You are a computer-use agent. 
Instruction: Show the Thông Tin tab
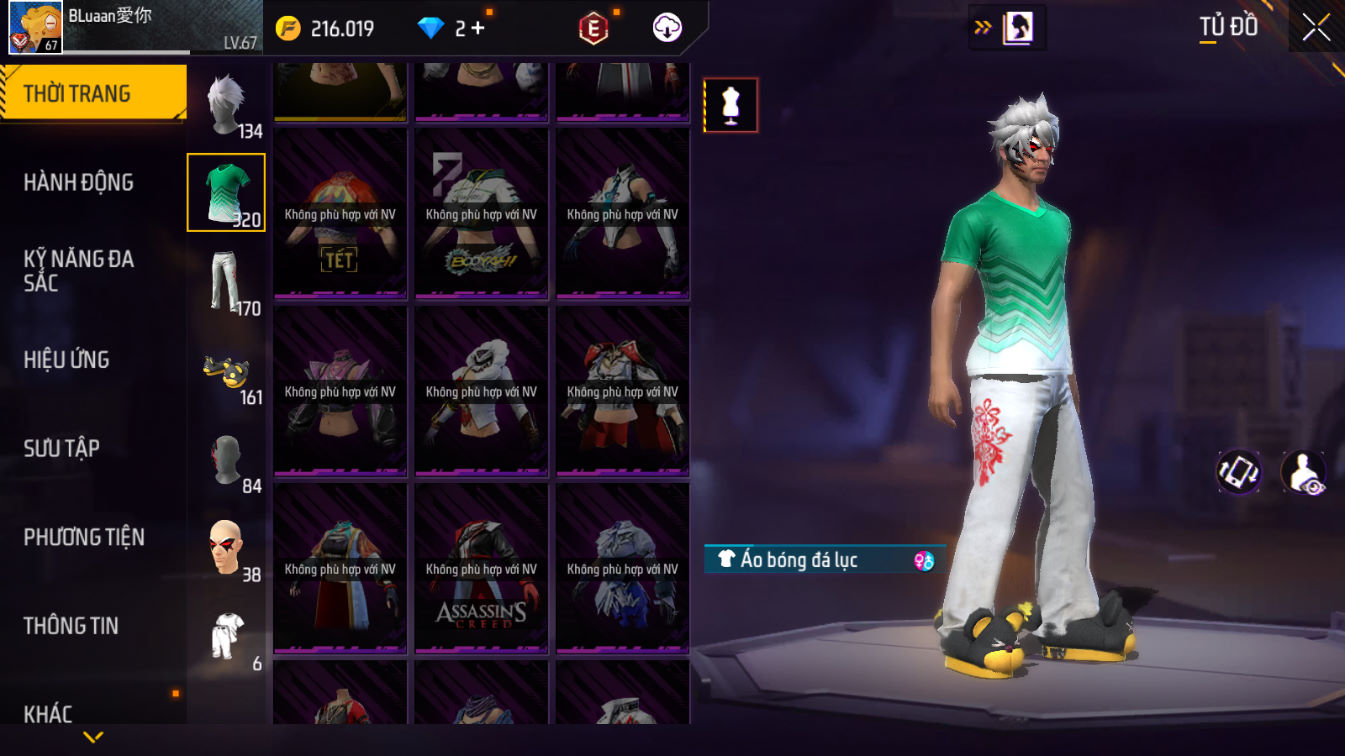71,626
